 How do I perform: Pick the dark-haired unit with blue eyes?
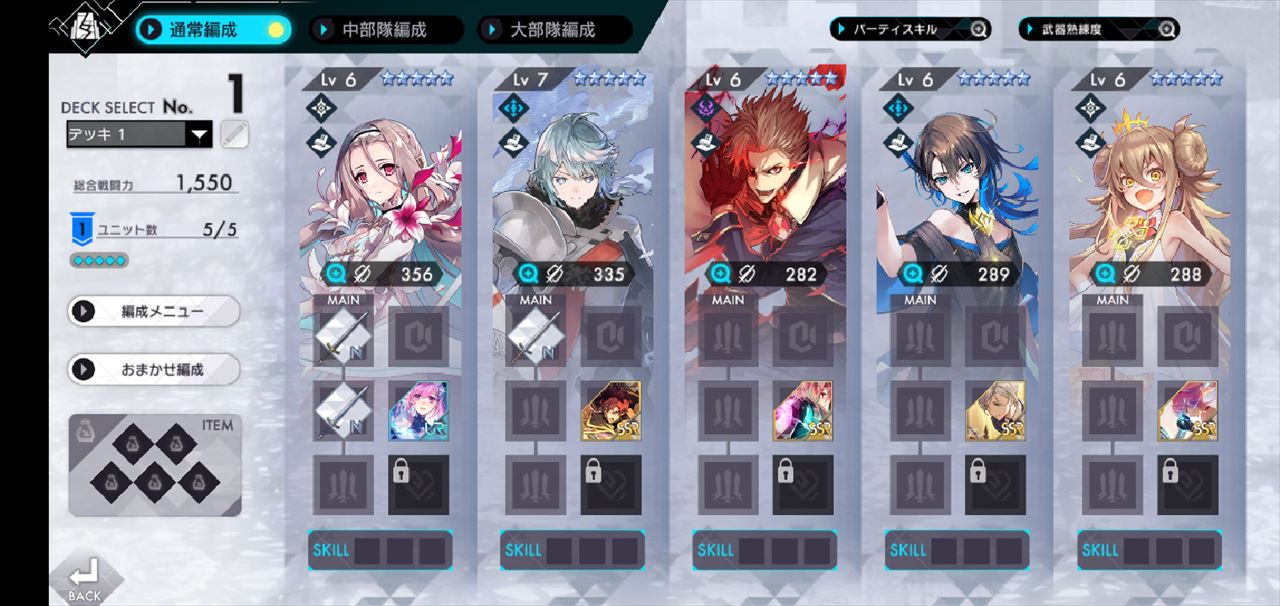click(x=957, y=190)
